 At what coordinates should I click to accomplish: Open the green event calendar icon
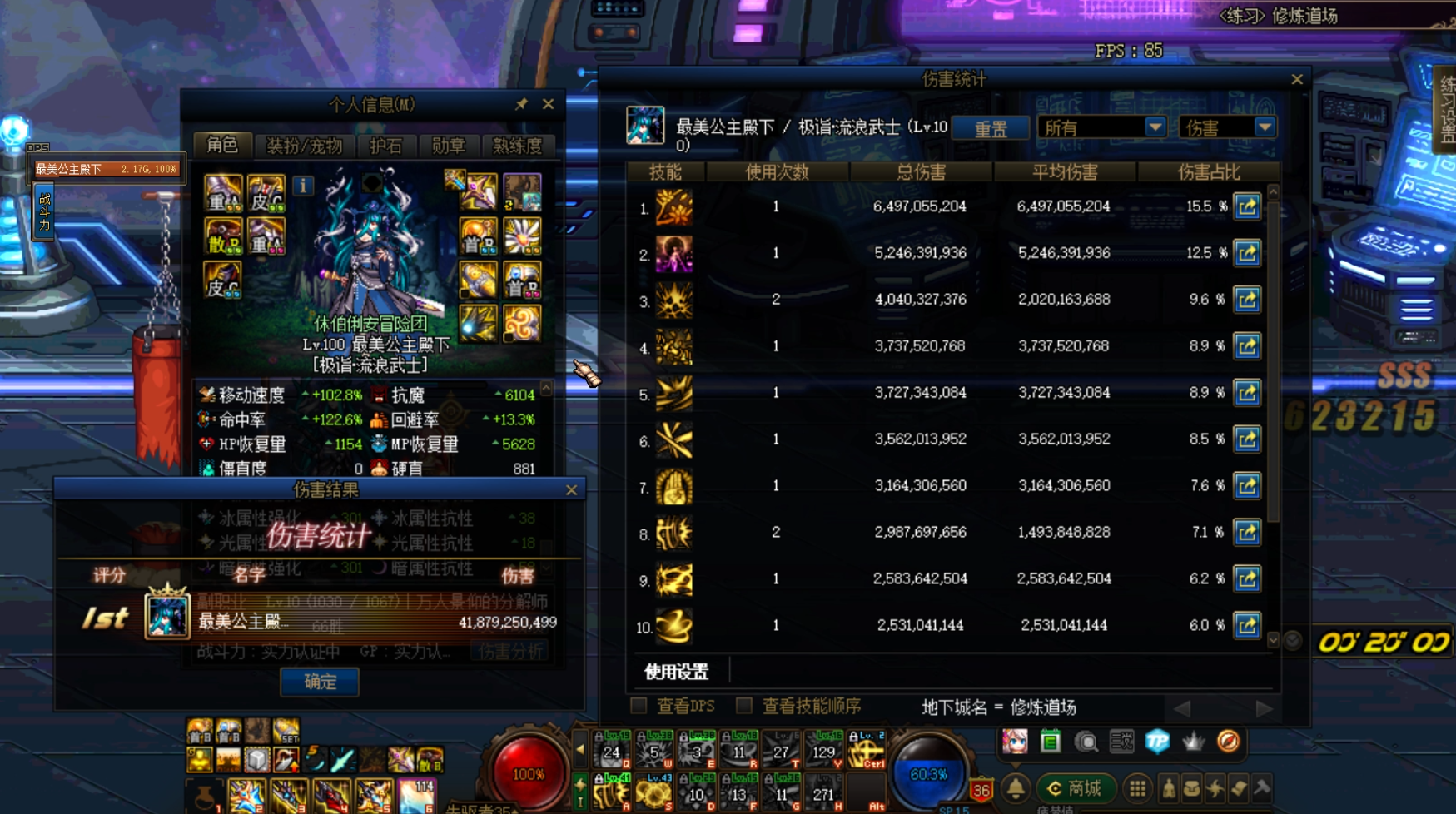pos(1051,740)
